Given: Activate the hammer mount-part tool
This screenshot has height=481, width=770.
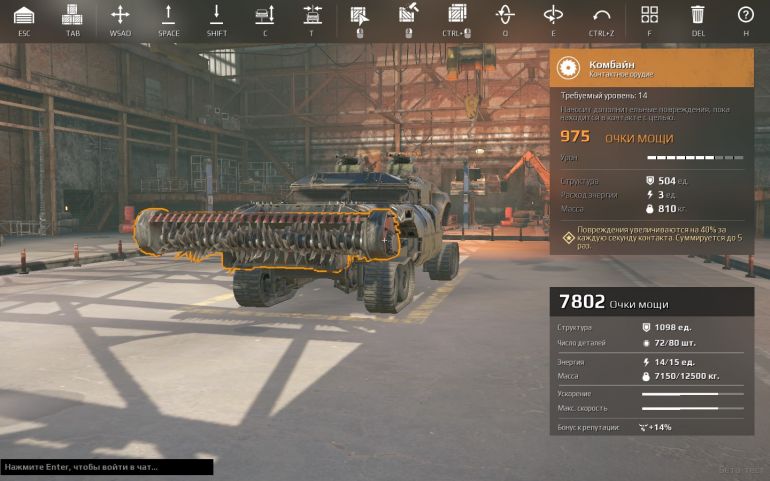Looking at the screenshot, I should pyautogui.click(x=408, y=15).
